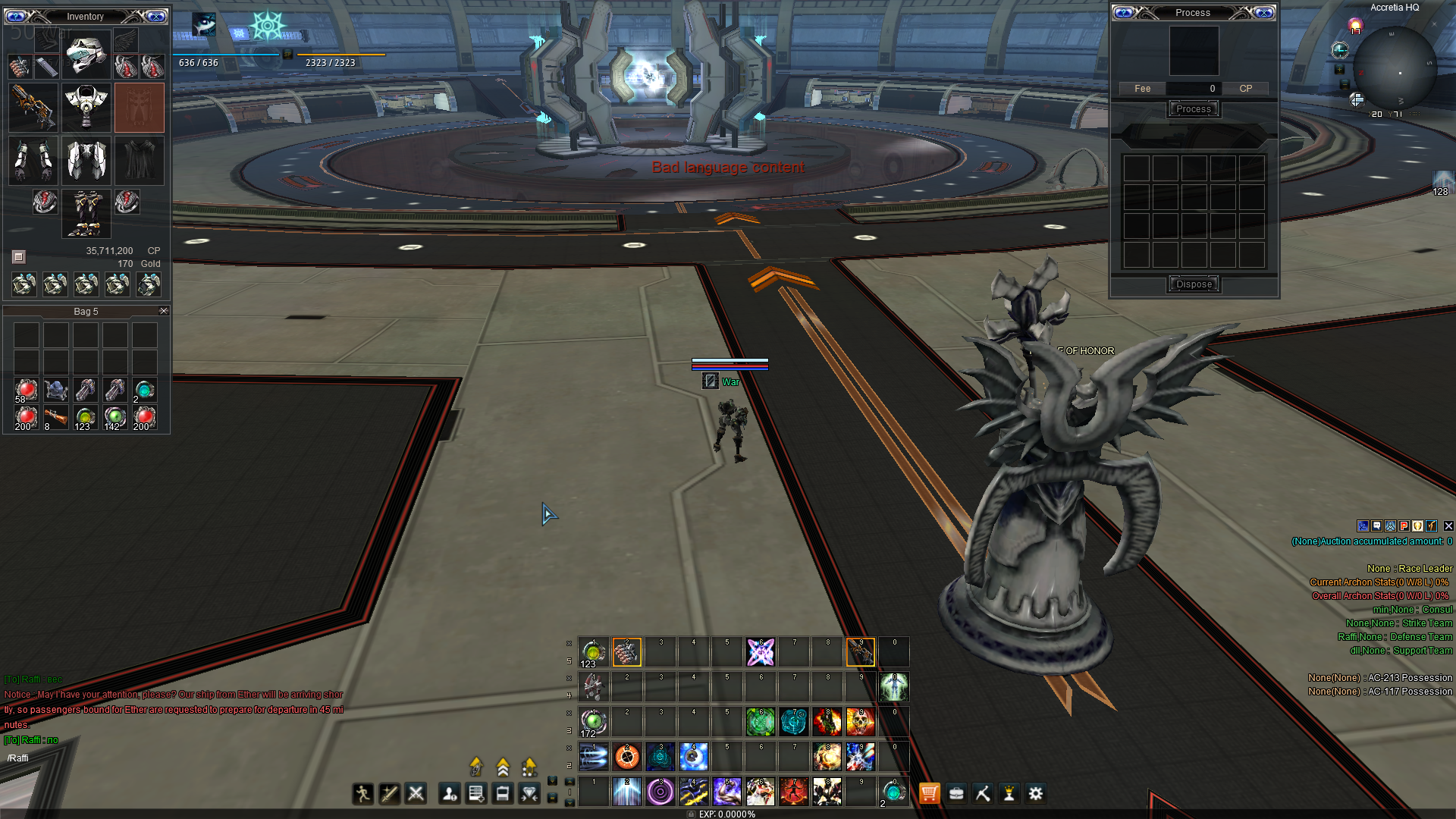Close the chat info panel with X
This screenshot has height=819, width=1456.
(x=1448, y=526)
